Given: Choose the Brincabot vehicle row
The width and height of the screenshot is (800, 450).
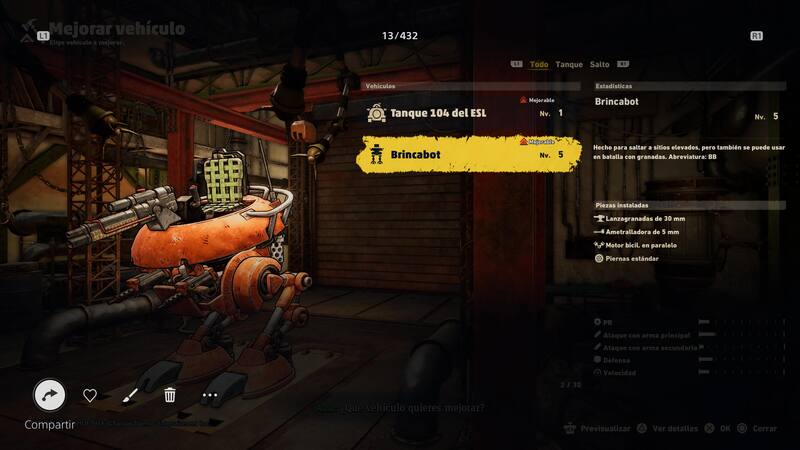Looking at the screenshot, I should tap(470, 155).
